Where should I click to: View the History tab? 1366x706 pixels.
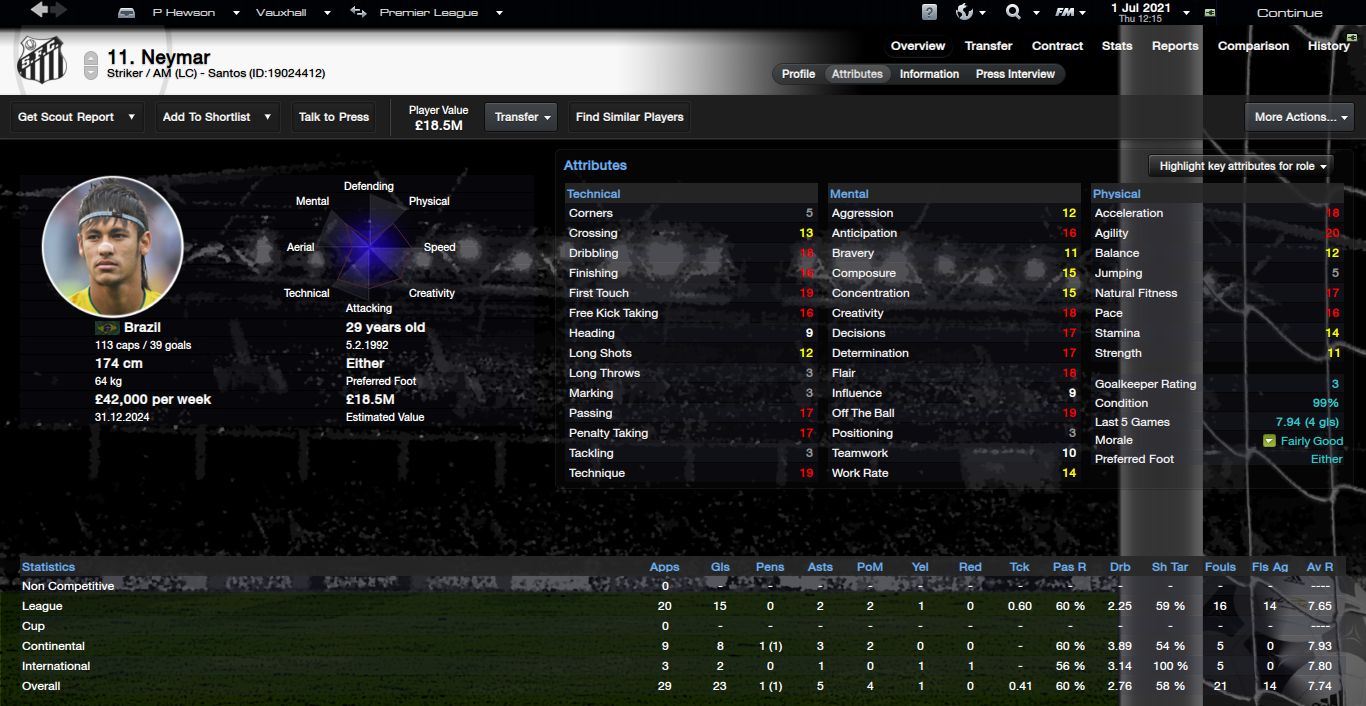tap(1328, 46)
